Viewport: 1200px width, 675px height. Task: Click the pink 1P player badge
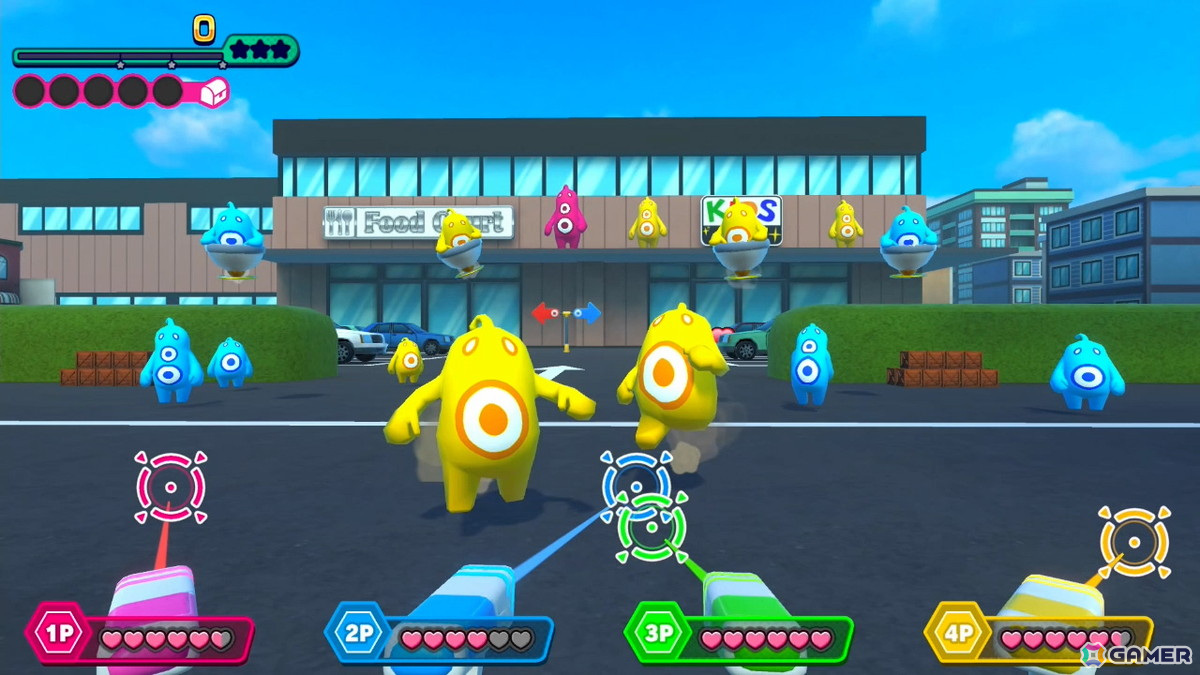point(56,634)
